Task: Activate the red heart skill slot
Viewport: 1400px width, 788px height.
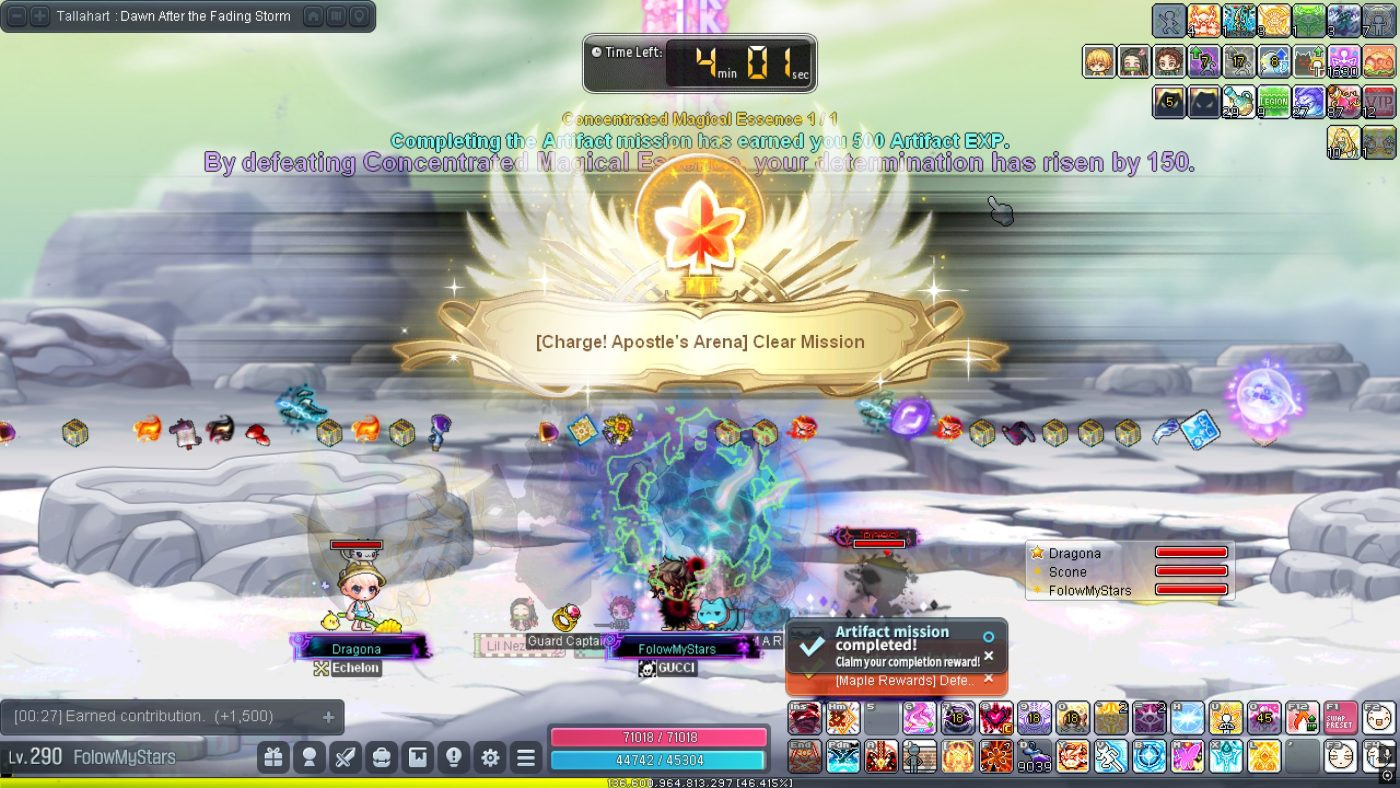Action: click(995, 717)
